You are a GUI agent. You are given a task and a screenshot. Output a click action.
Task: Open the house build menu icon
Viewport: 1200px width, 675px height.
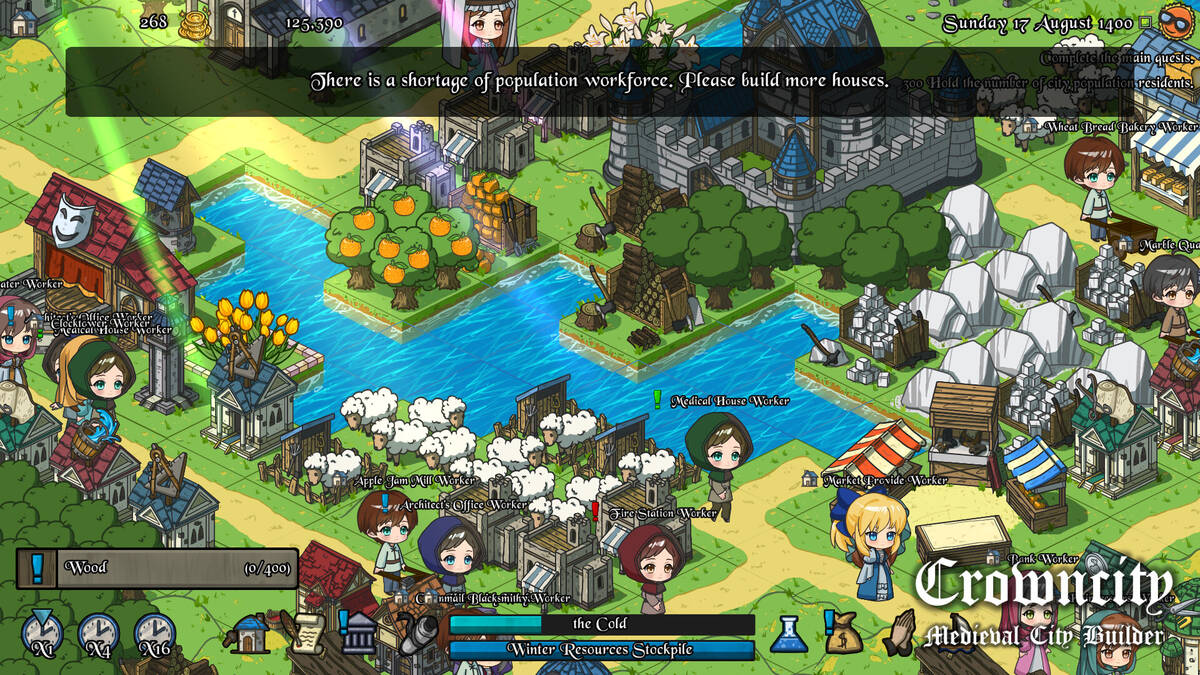248,634
